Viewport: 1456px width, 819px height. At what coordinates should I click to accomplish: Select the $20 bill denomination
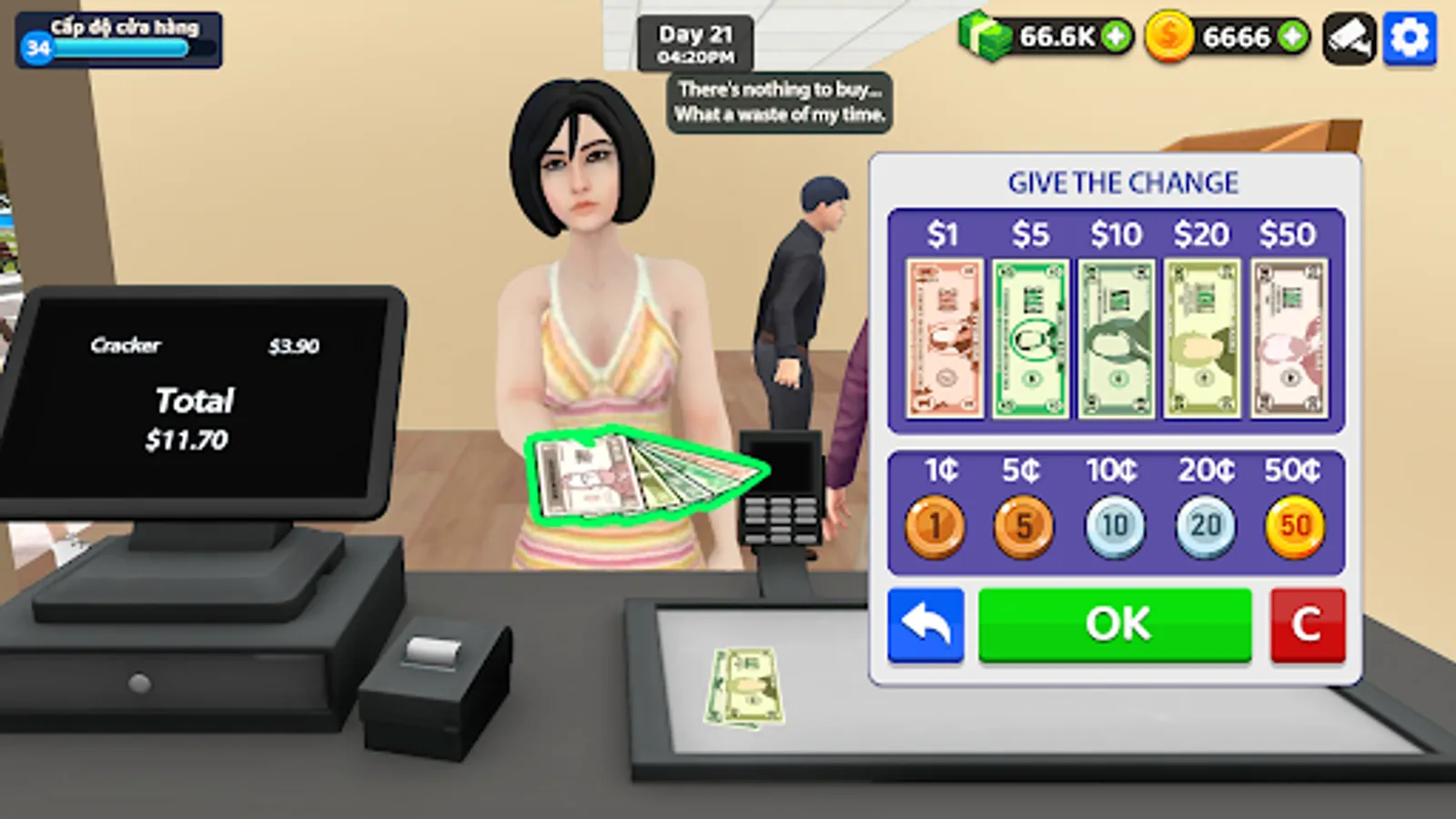pos(1203,334)
